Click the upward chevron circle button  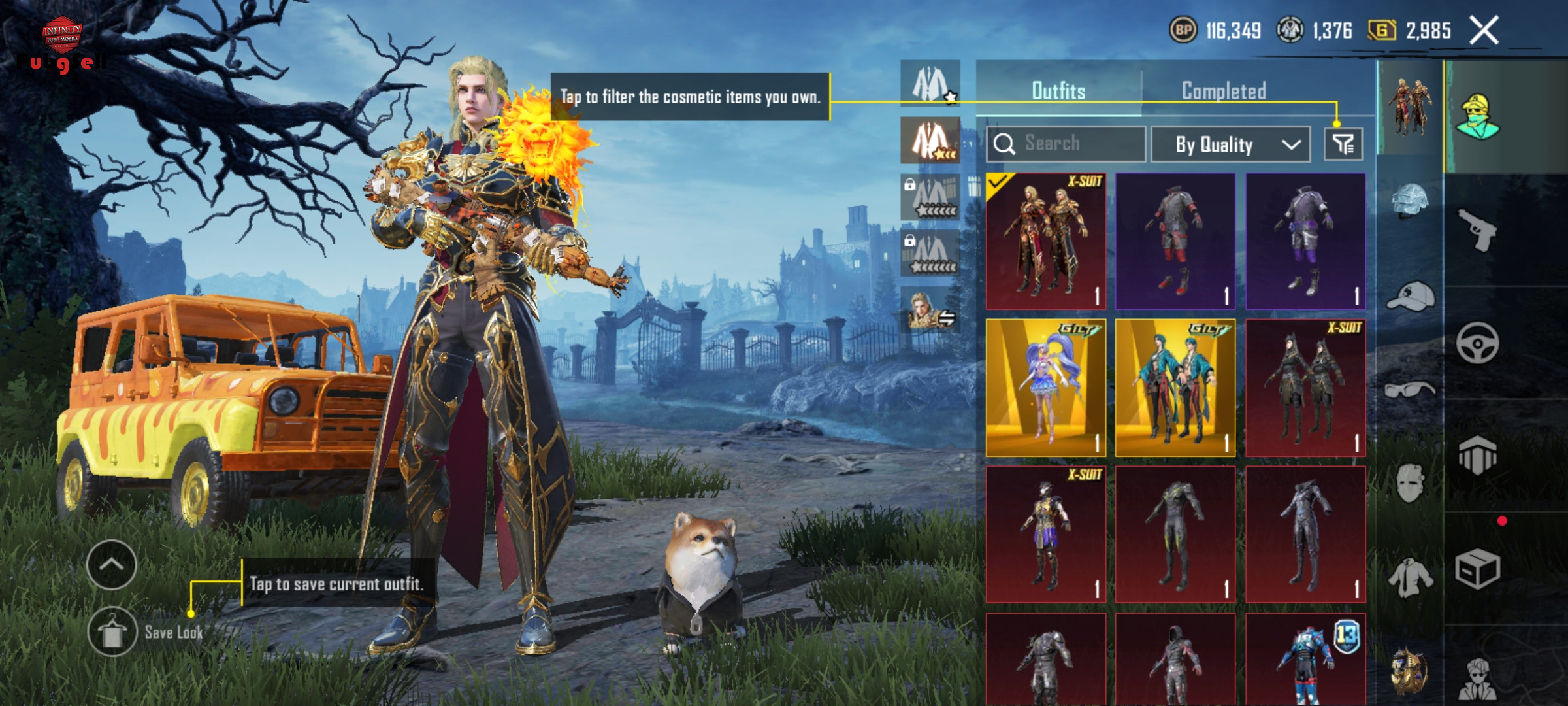pyautogui.click(x=111, y=565)
